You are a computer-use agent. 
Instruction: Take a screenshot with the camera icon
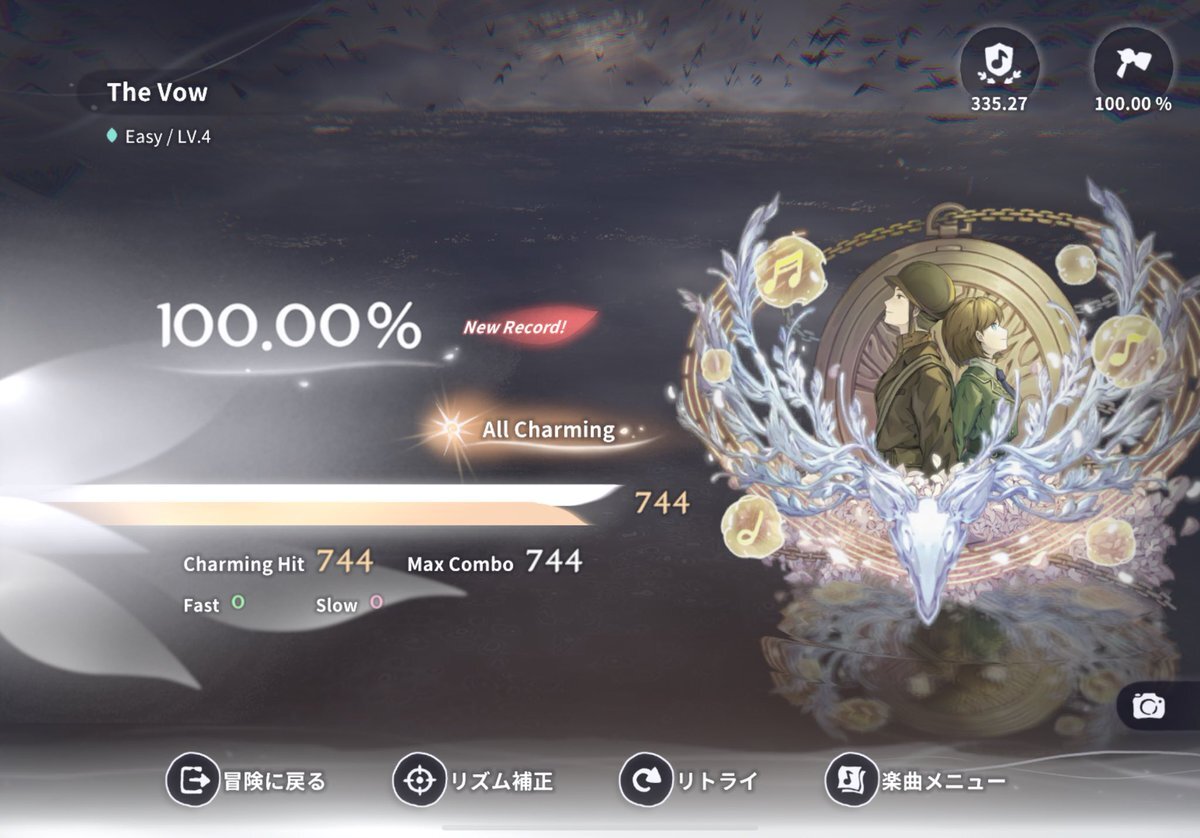coord(1149,707)
